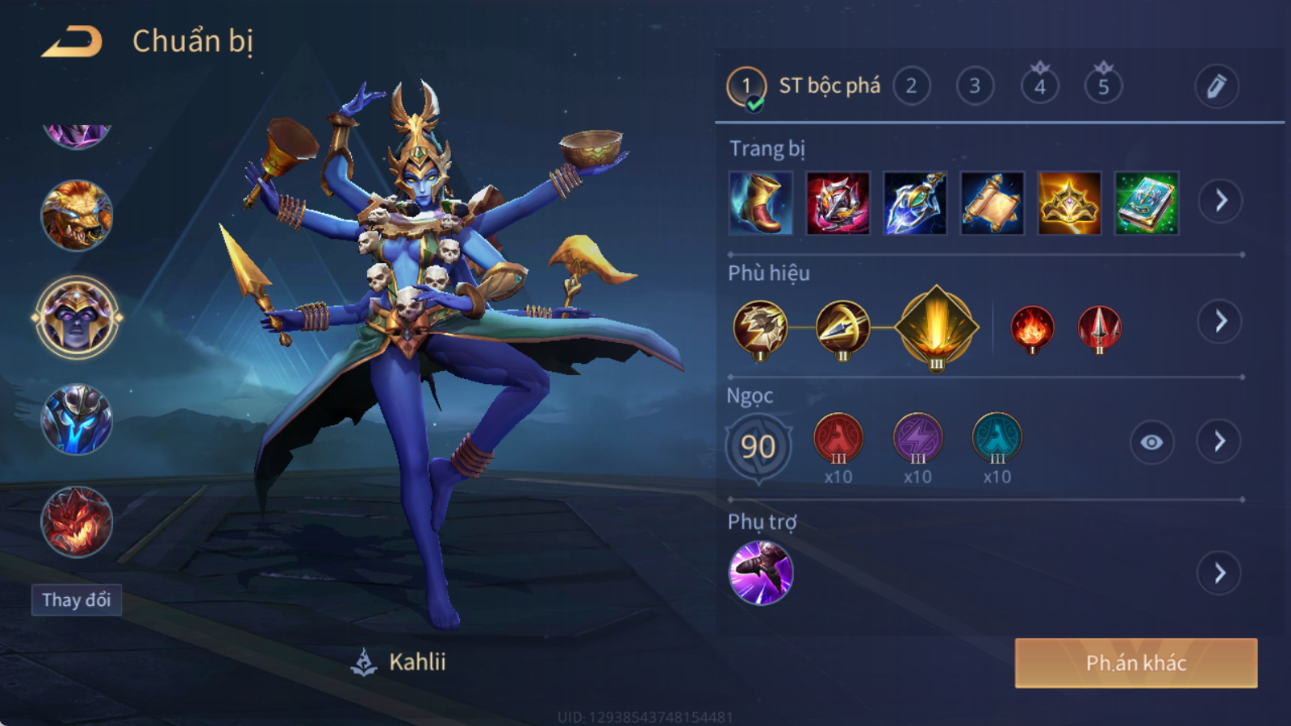Select preset tab 2
Viewport: 1291px width, 726px height.
911,86
